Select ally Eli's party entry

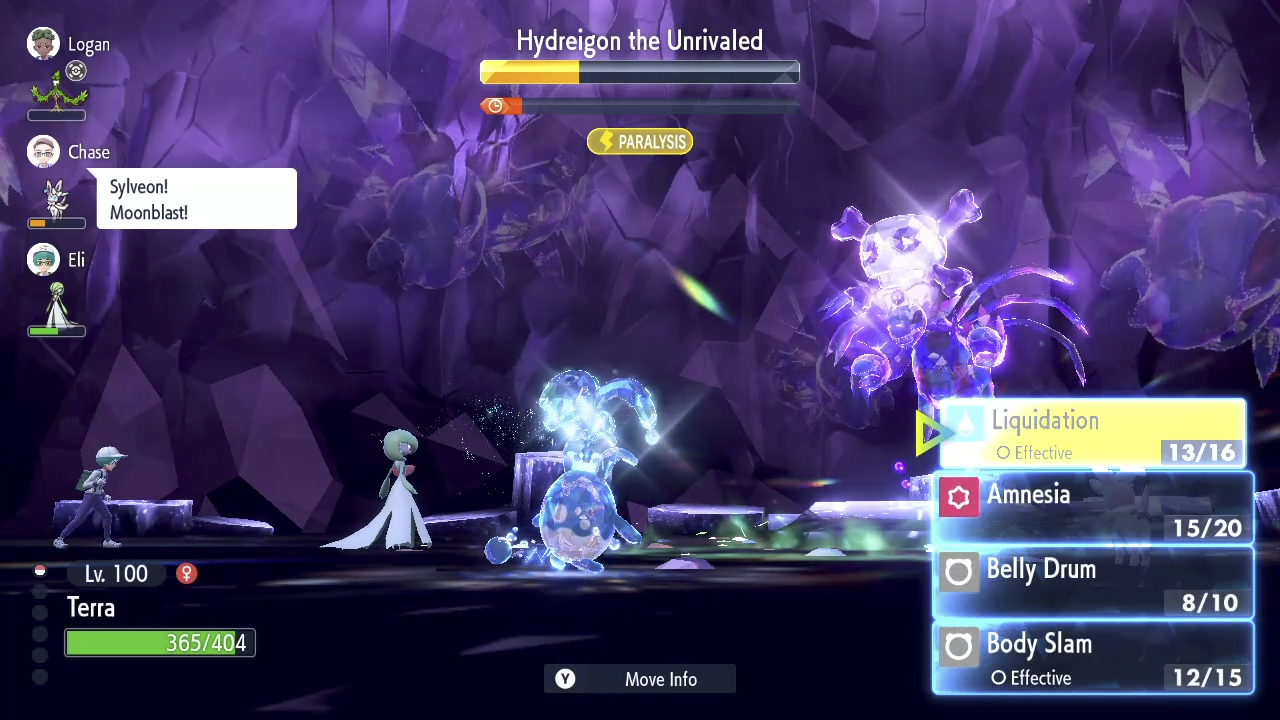(58, 290)
